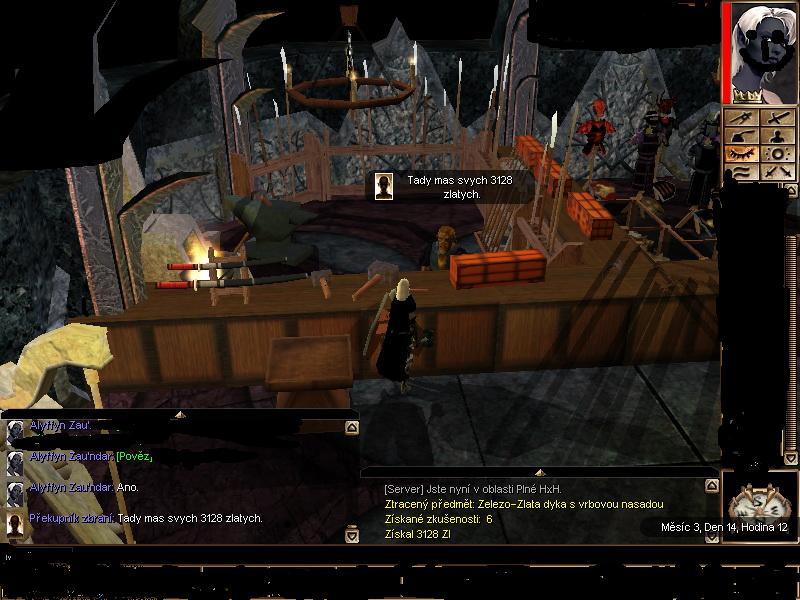The width and height of the screenshot is (800, 600).
Task: Expand chat window using top resize handle
Action: (180, 413)
